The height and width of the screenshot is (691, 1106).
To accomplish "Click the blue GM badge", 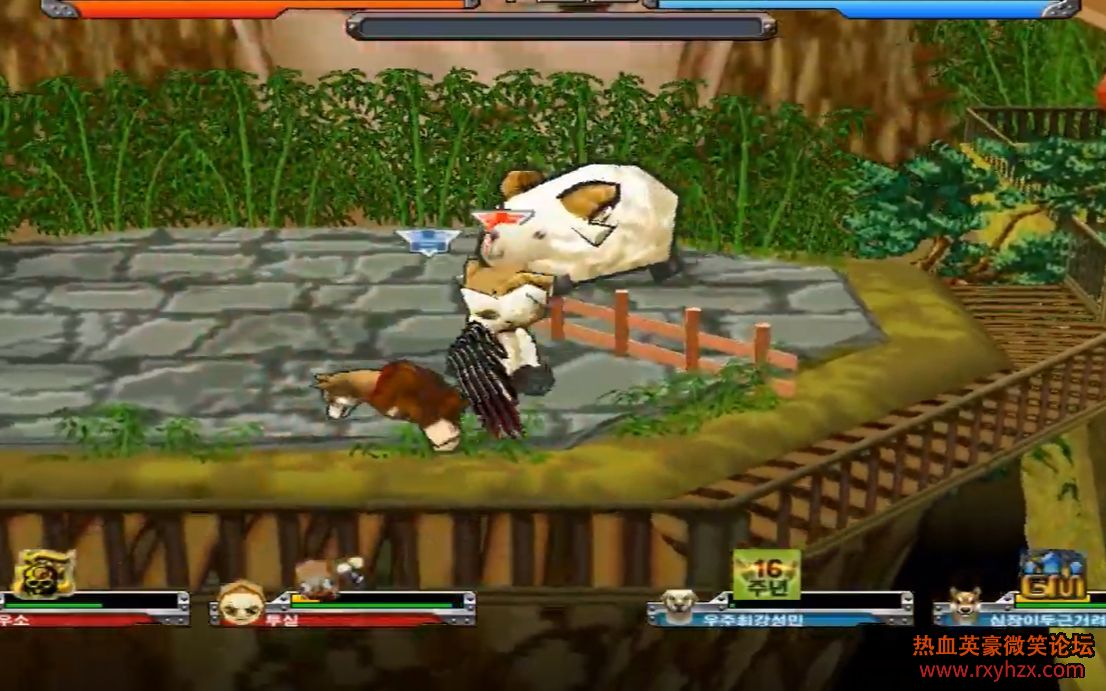I will pos(1053,575).
